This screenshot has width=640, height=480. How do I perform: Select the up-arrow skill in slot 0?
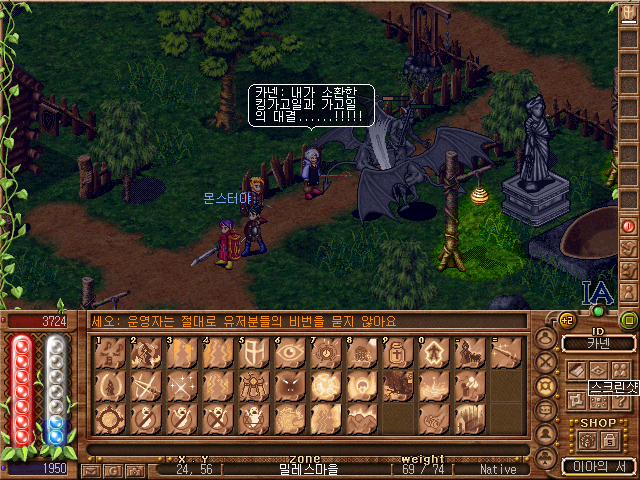coord(433,353)
